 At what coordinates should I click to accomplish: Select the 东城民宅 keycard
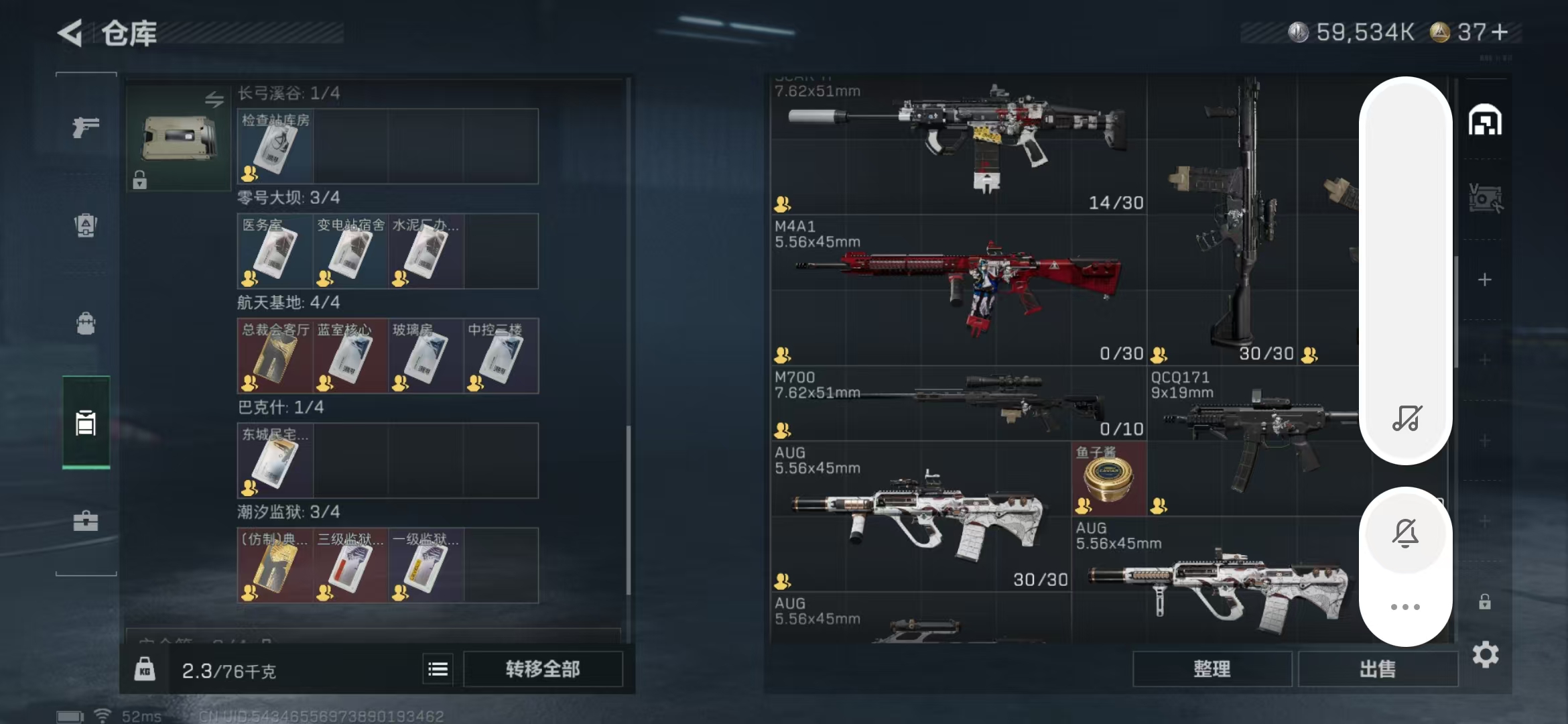[275, 461]
